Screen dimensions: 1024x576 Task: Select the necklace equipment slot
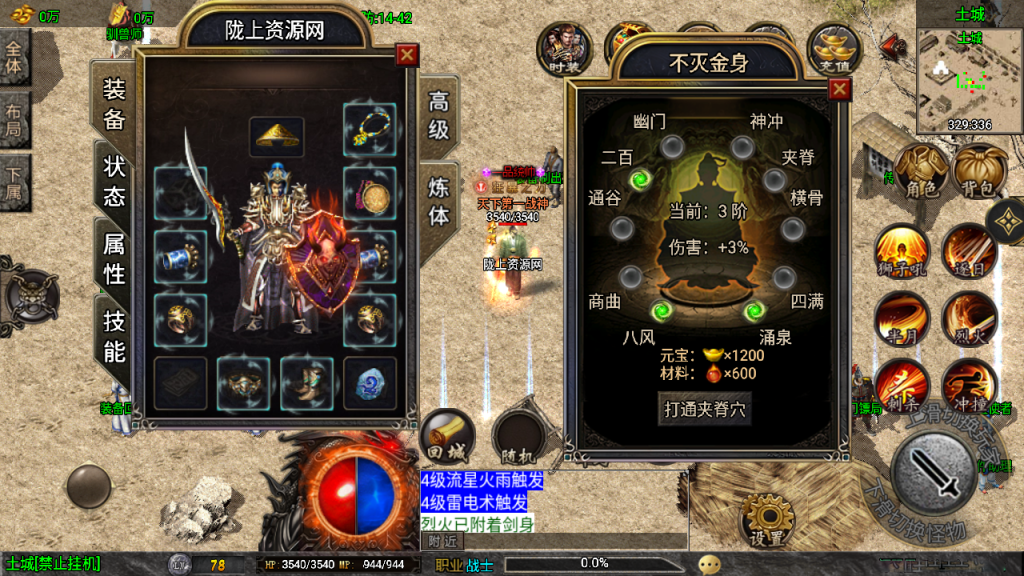[369, 128]
